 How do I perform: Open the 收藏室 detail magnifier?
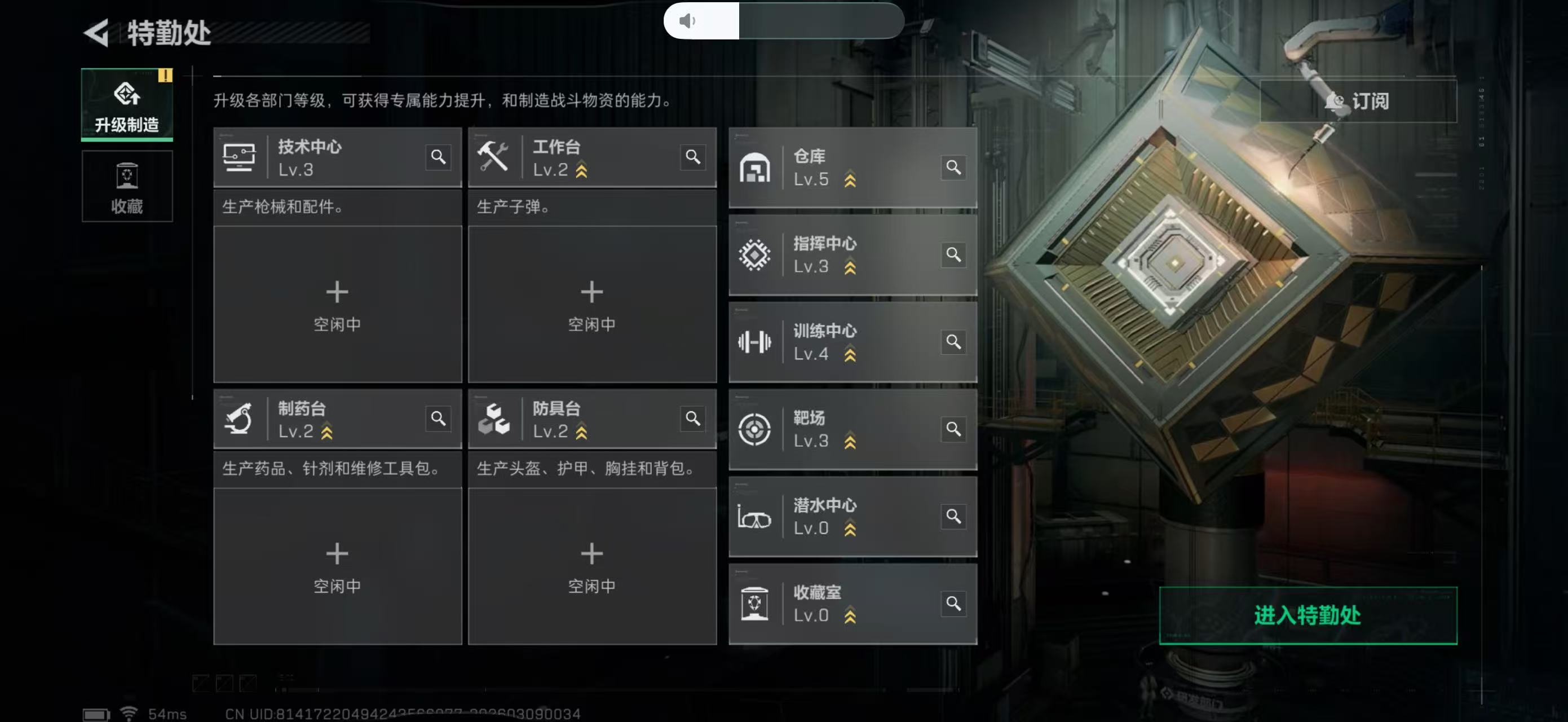pos(954,604)
